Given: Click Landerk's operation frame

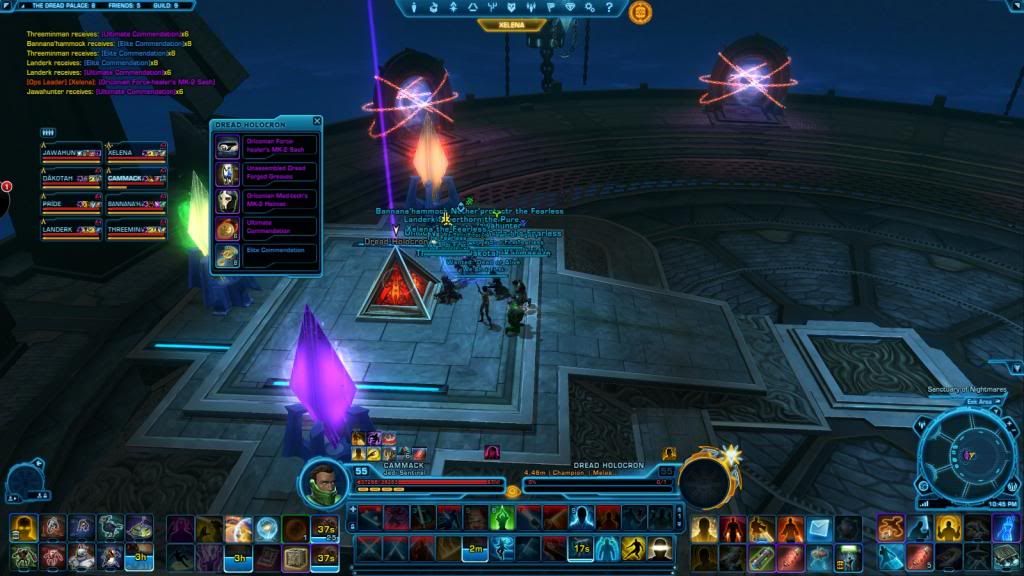Looking at the screenshot, I should point(70,229).
